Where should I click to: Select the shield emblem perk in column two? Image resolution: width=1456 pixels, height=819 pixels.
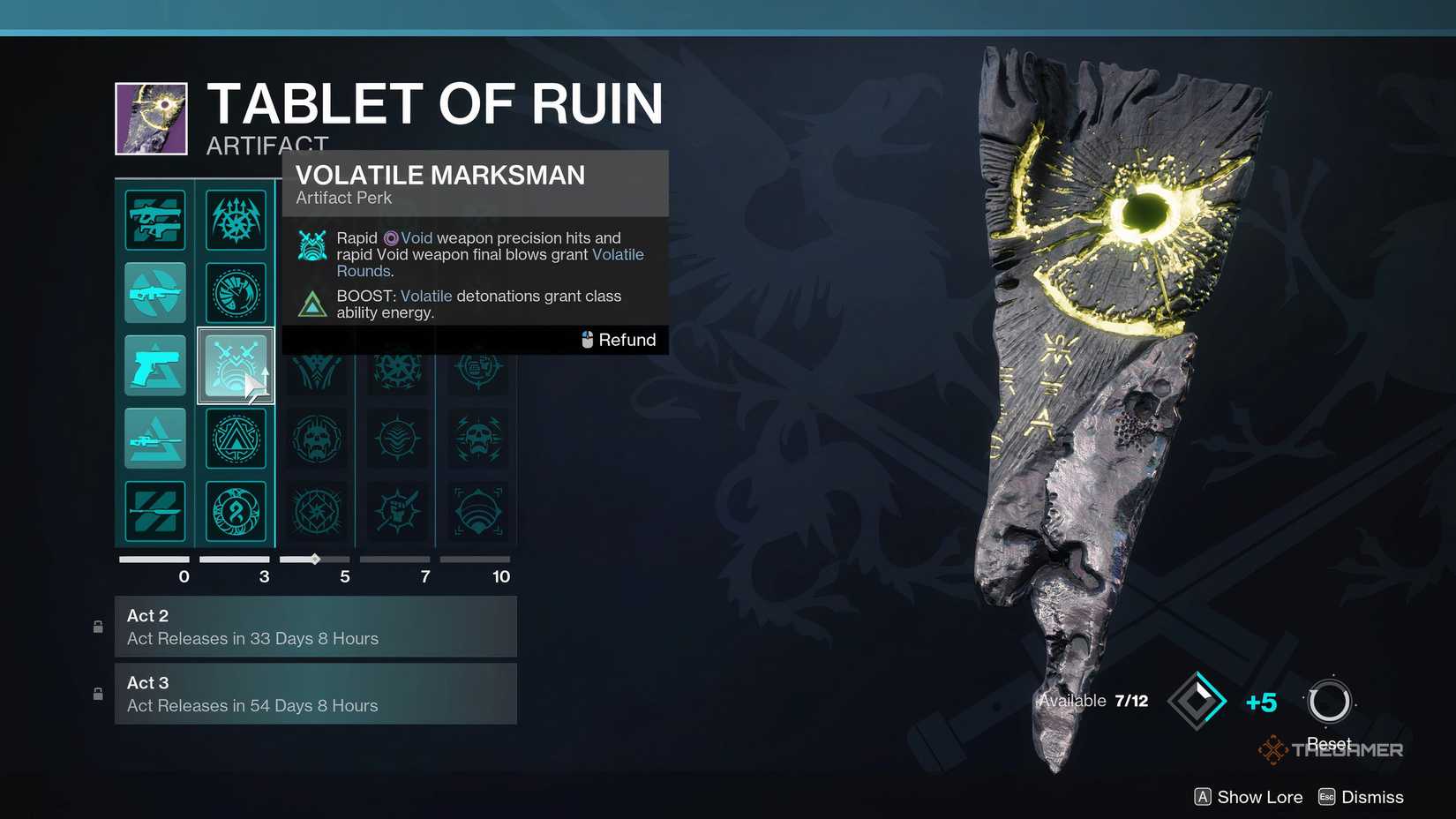236,292
